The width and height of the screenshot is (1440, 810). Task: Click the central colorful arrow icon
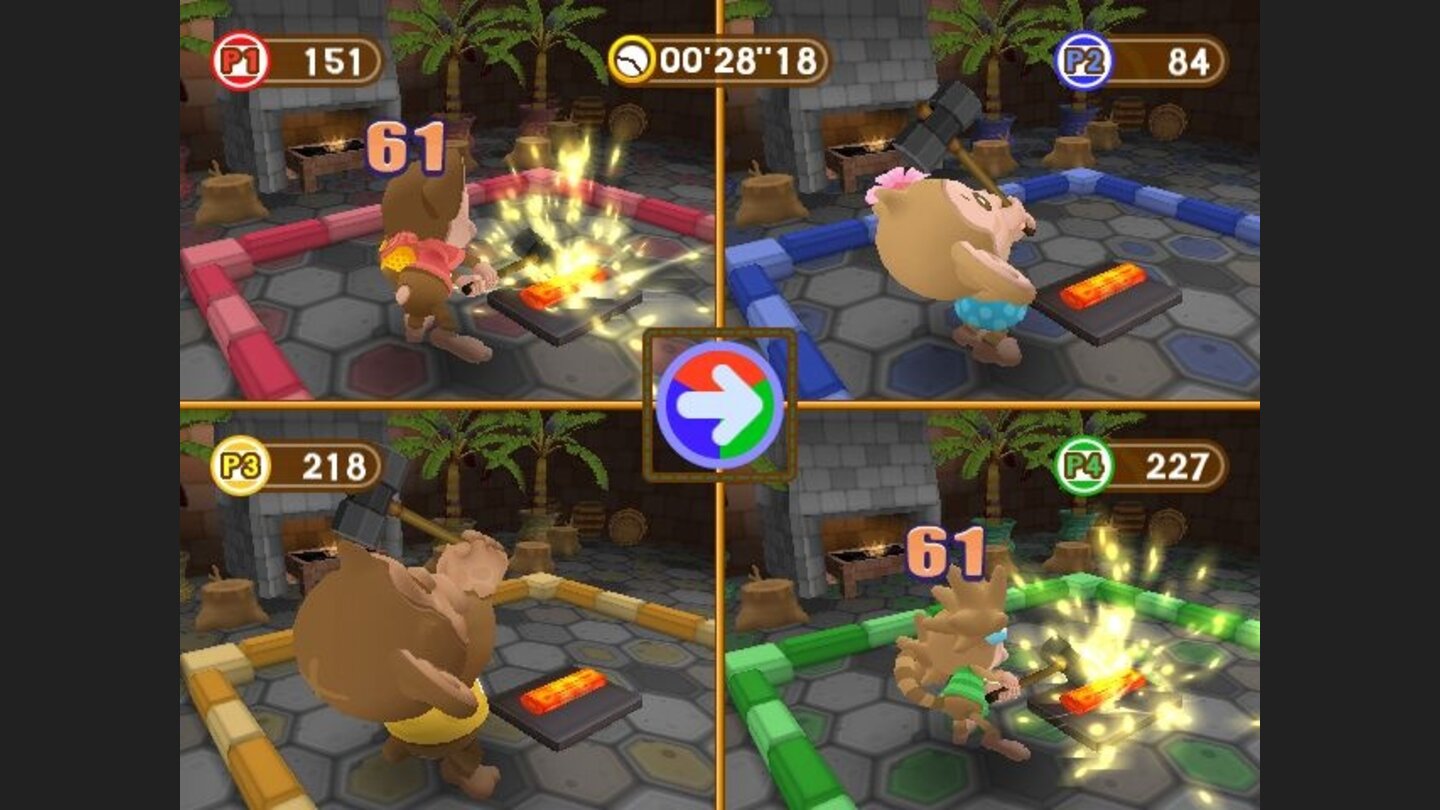(720, 405)
